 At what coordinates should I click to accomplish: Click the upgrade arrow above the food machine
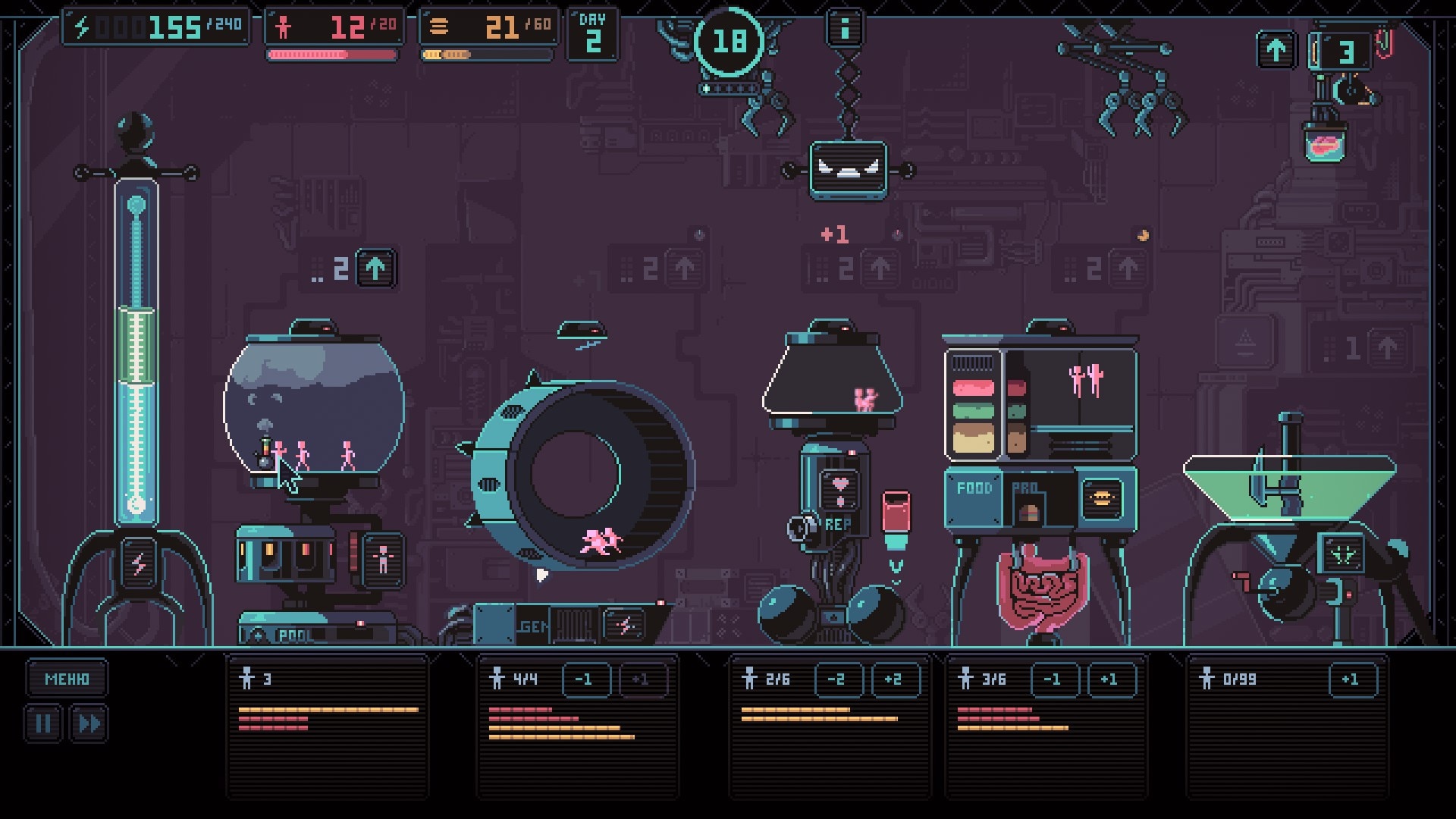click(1128, 268)
